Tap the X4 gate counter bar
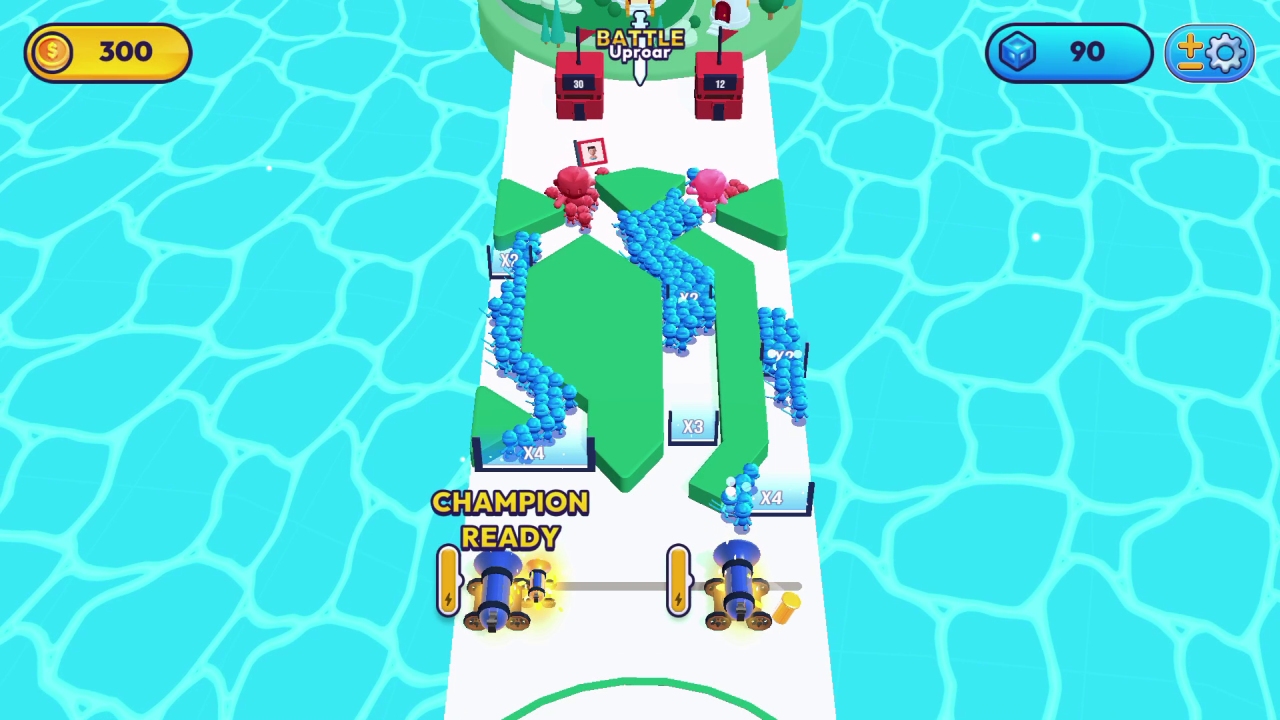 [x=535, y=453]
